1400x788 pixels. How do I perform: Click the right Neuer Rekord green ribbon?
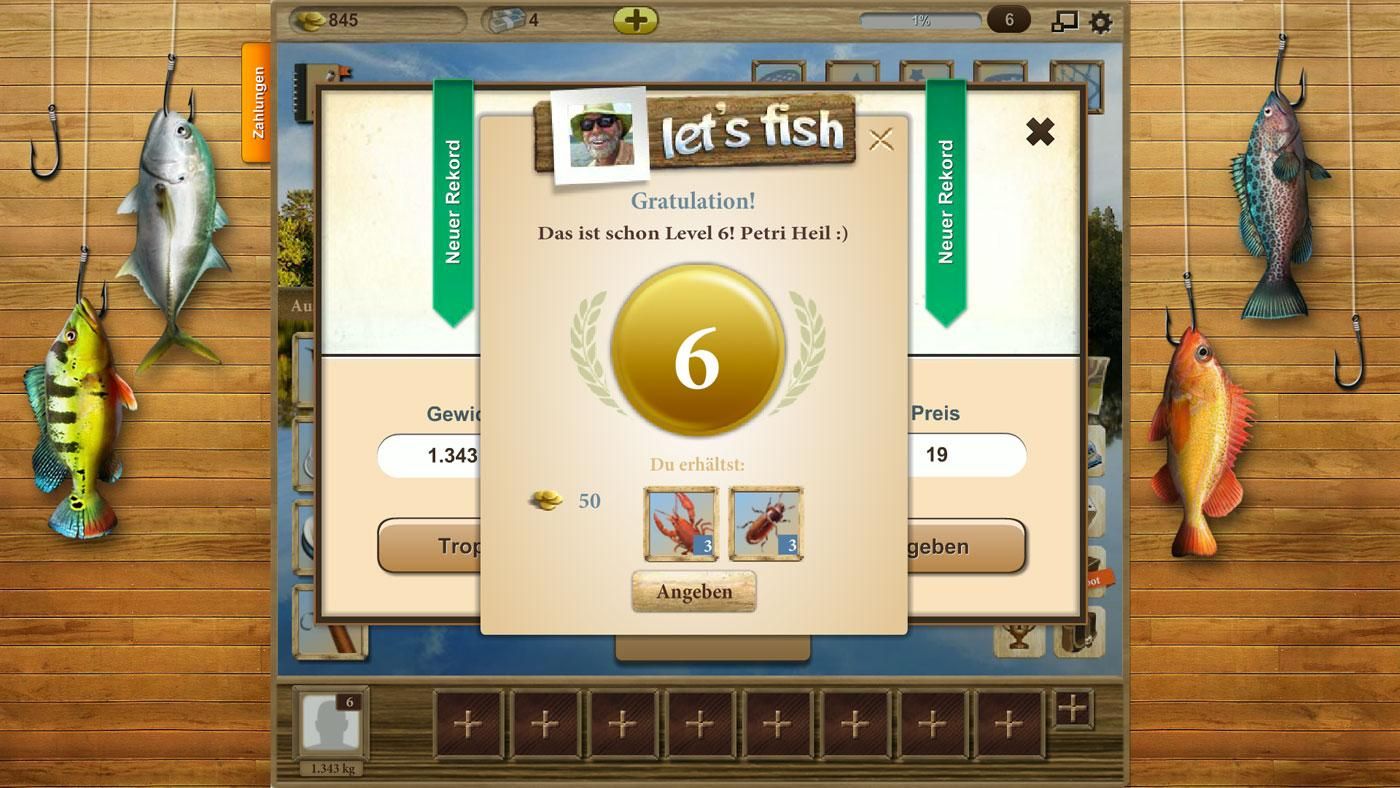click(x=946, y=200)
